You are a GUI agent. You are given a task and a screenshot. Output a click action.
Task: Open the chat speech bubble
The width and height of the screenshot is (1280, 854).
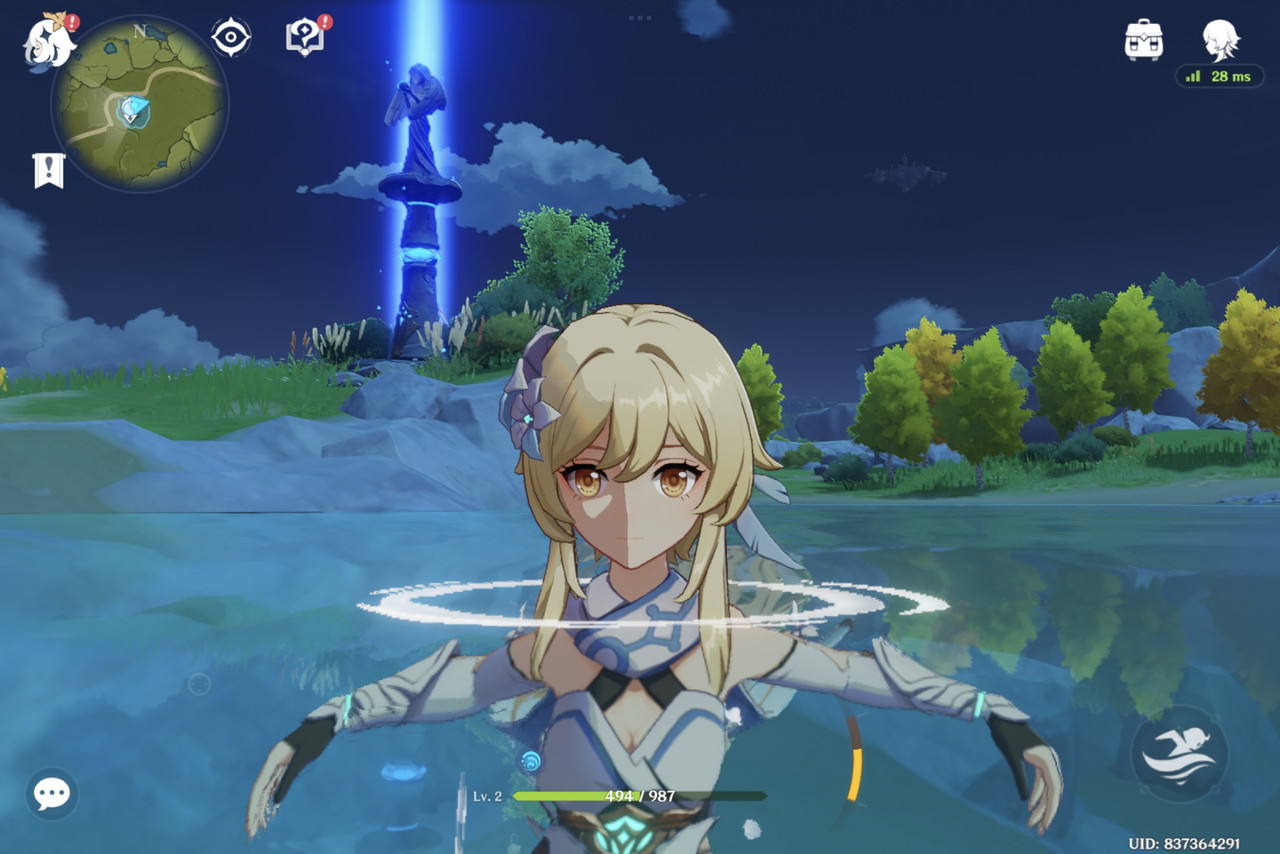(52, 794)
